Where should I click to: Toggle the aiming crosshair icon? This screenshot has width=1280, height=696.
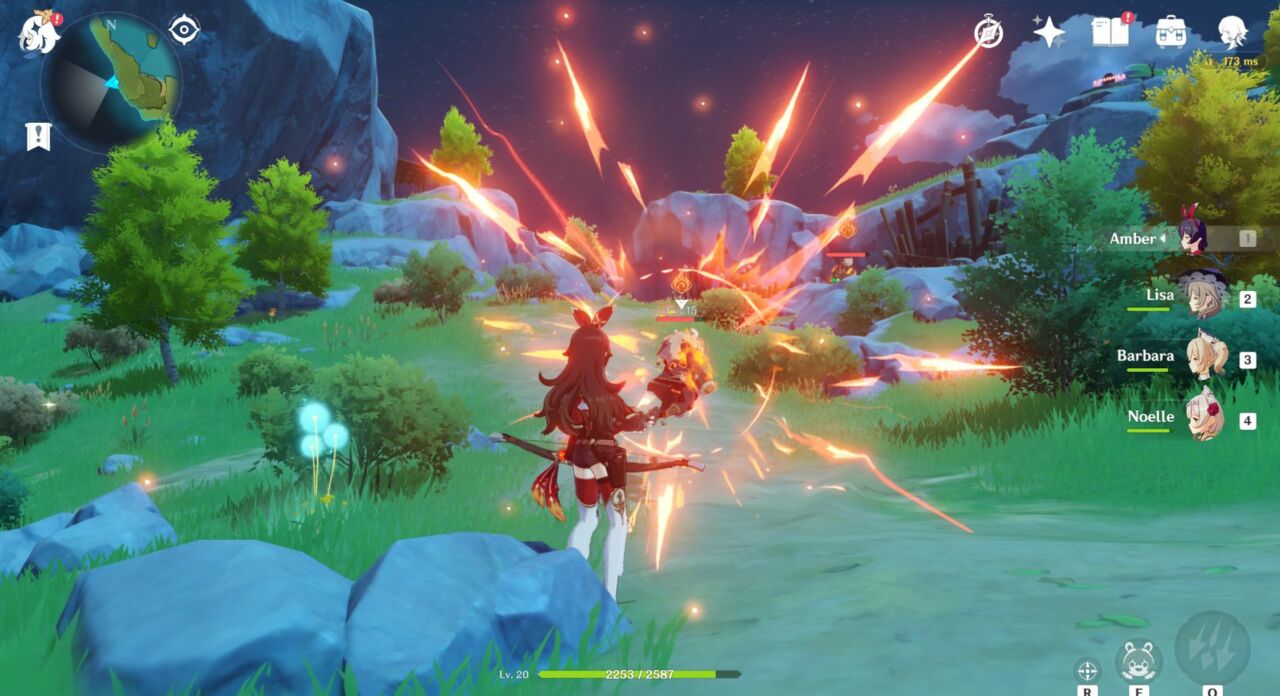pos(1087,670)
